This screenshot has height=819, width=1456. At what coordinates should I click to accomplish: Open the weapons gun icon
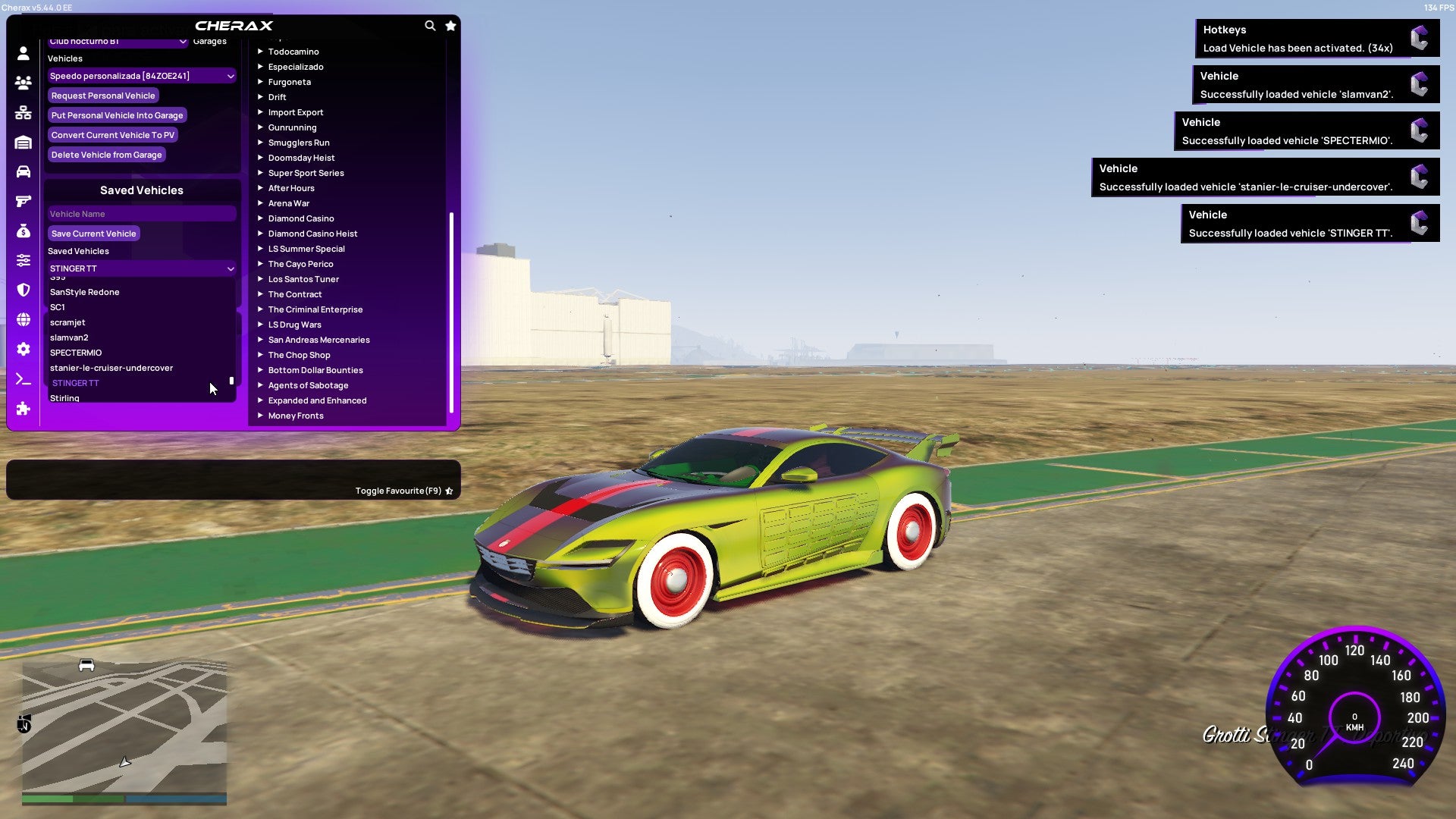[23, 200]
